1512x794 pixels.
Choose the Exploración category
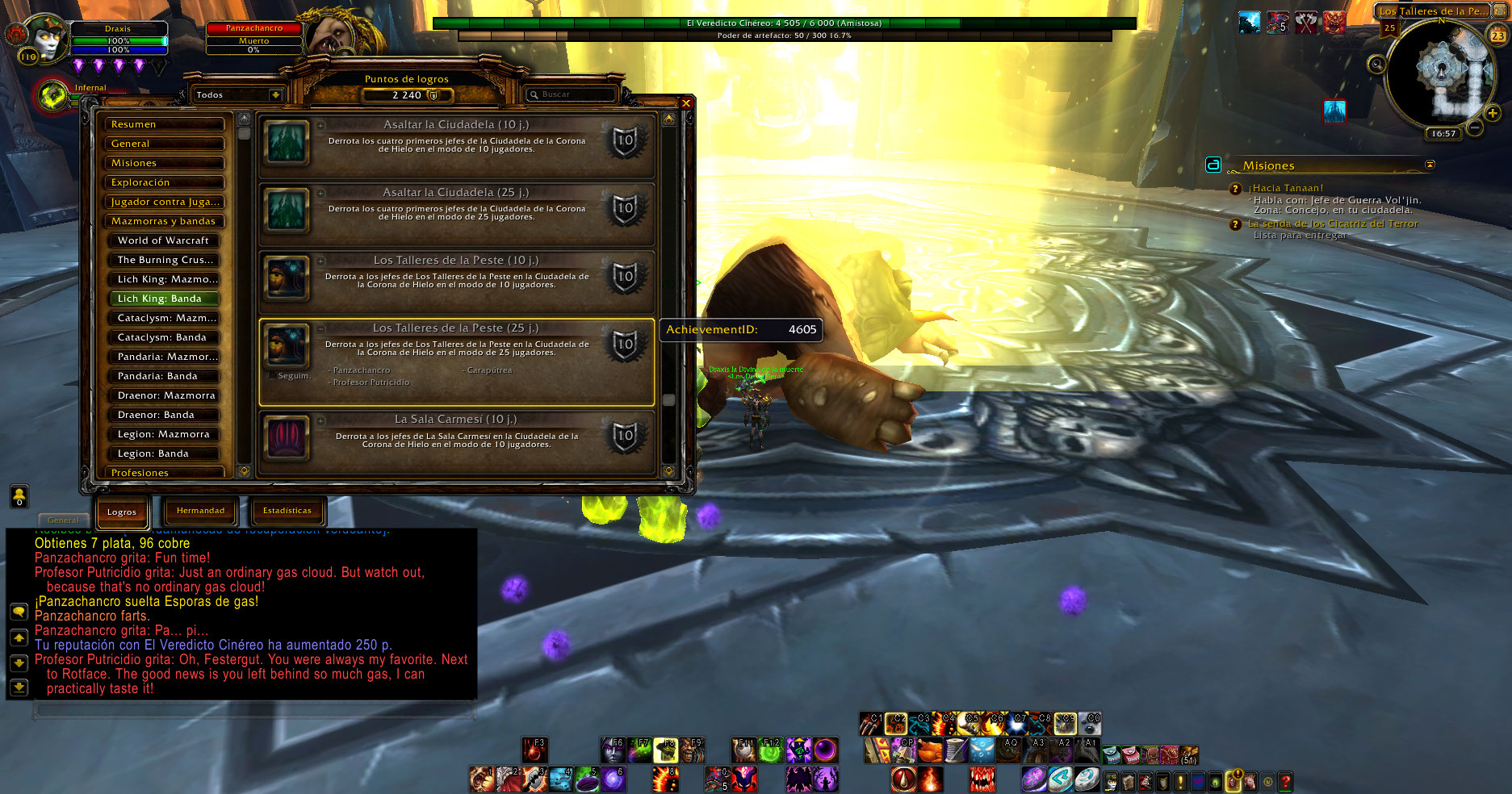click(x=164, y=182)
